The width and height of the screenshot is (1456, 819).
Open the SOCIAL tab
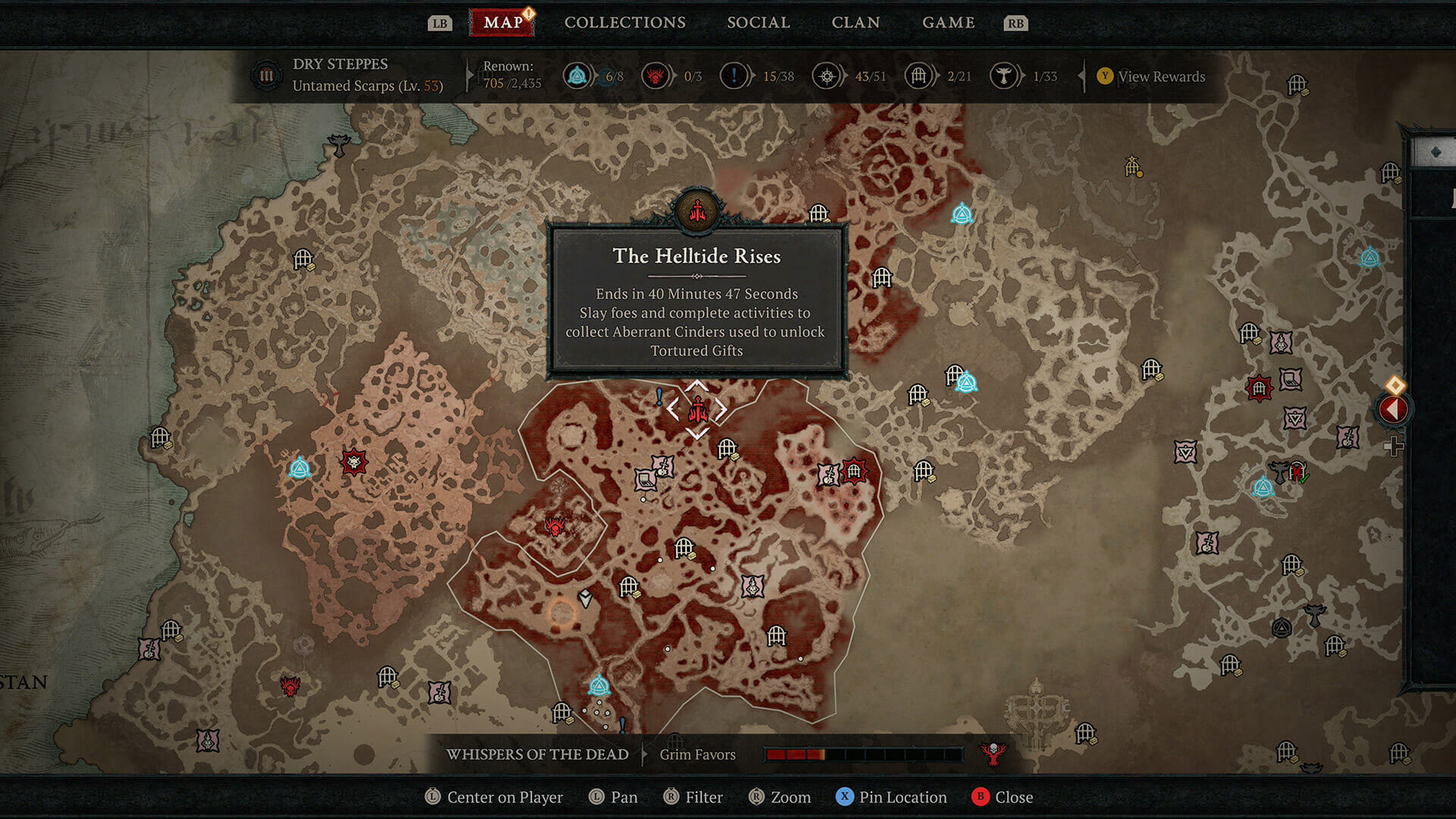pyautogui.click(x=758, y=22)
